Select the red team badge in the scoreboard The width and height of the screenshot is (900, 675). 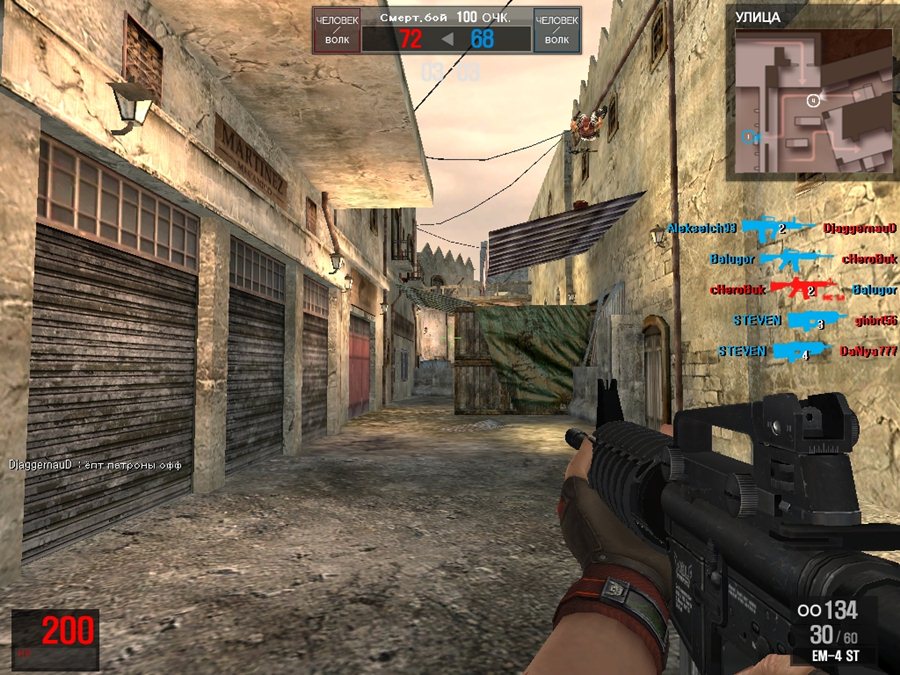[336, 30]
